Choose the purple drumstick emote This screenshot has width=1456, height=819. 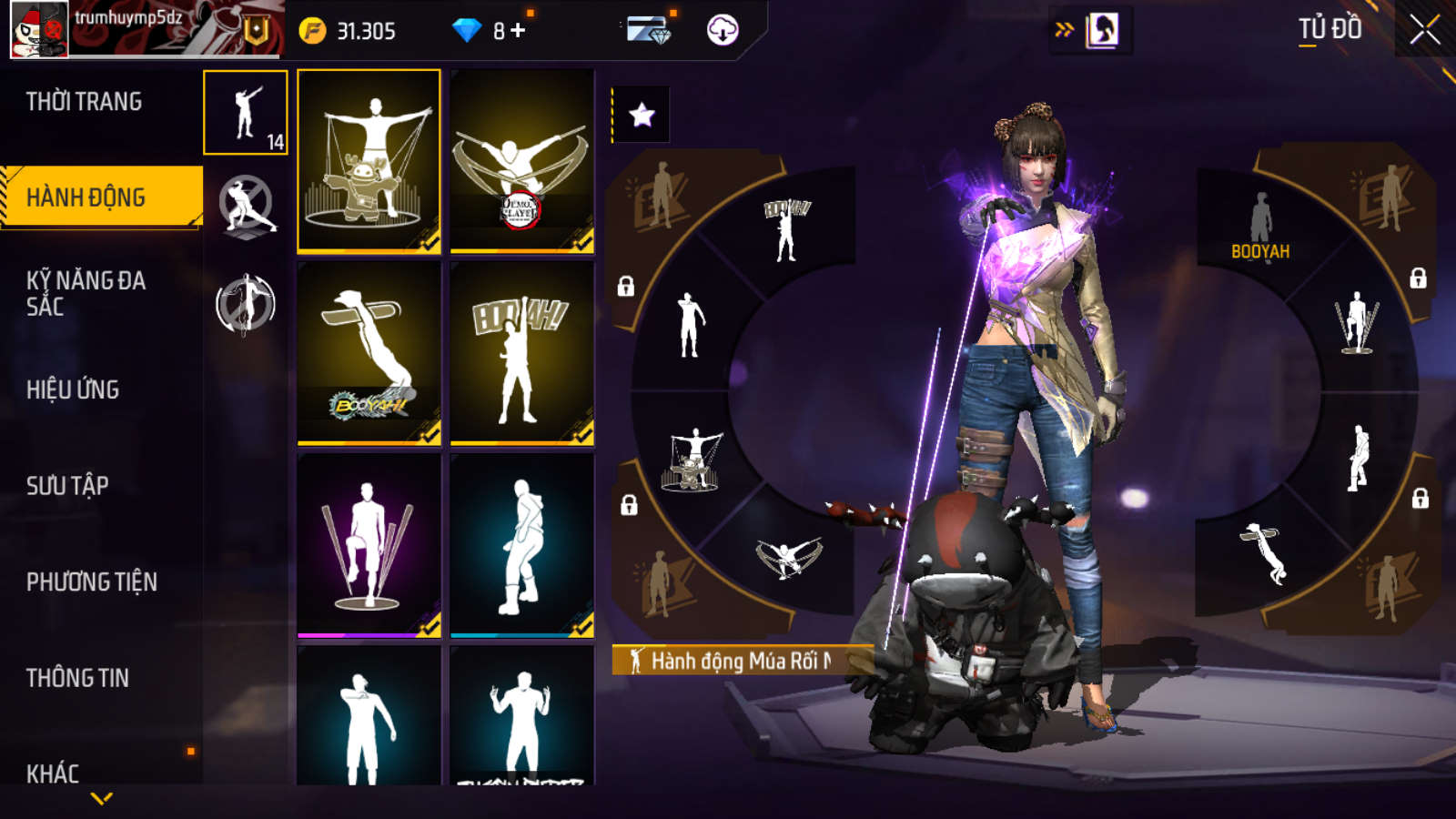pos(369,545)
